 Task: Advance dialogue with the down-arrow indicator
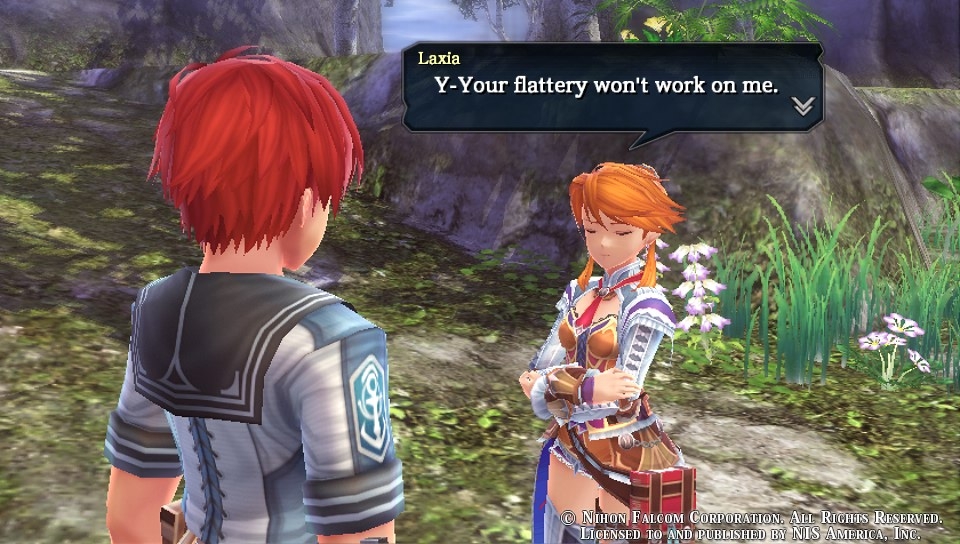coord(803,106)
